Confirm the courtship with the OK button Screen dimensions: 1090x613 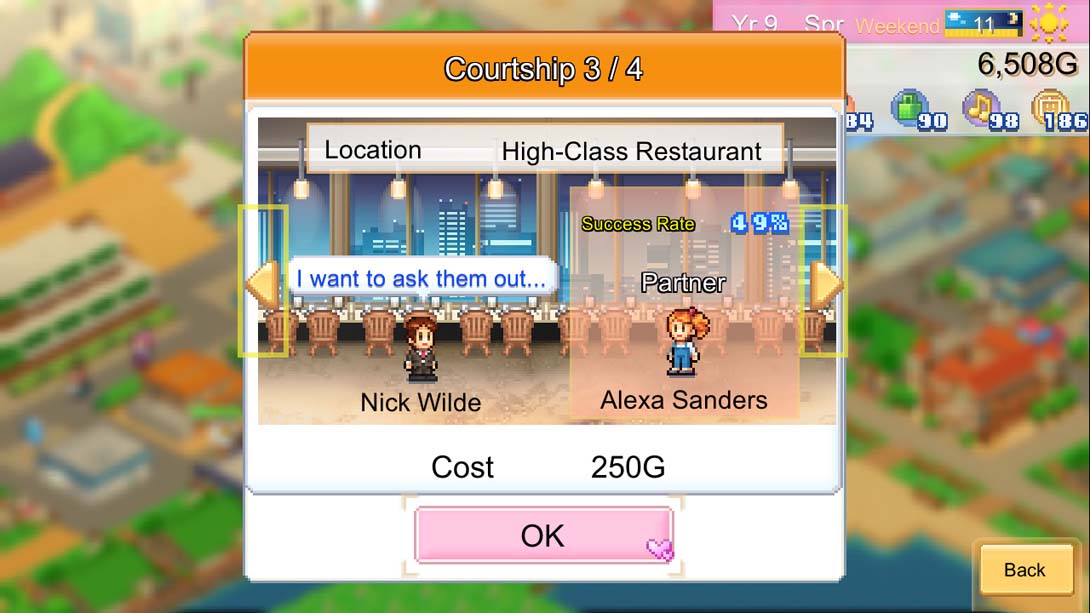tap(543, 535)
